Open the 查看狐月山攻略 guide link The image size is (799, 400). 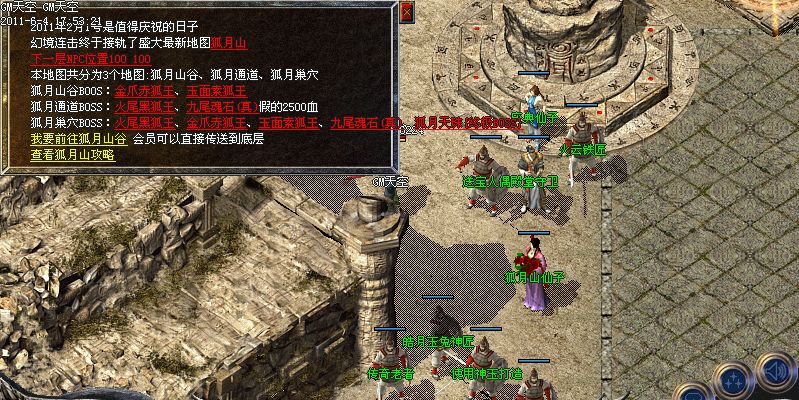tap(72, 155)
